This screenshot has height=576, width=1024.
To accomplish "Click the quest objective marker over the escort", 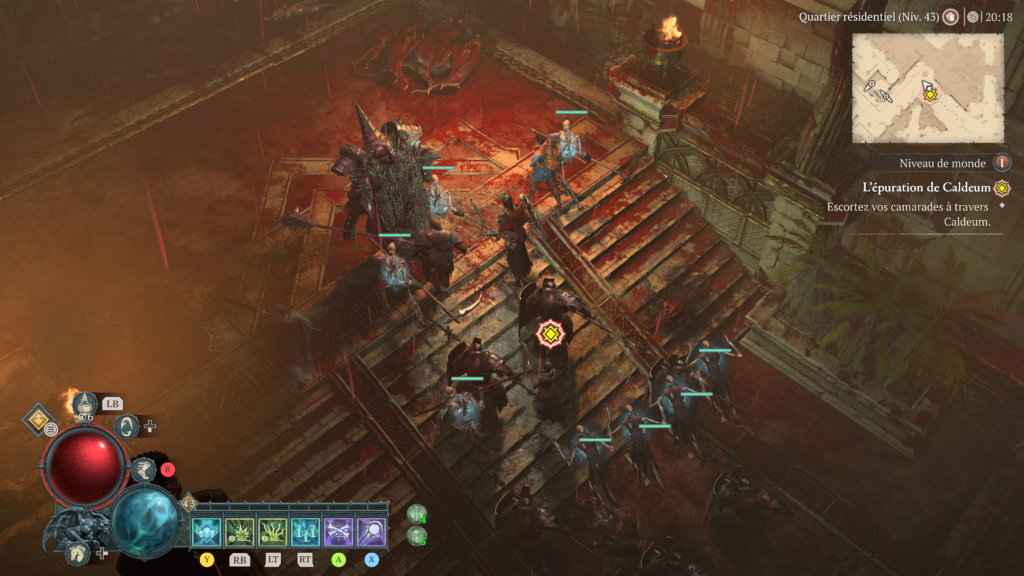I will click(549, 334).
